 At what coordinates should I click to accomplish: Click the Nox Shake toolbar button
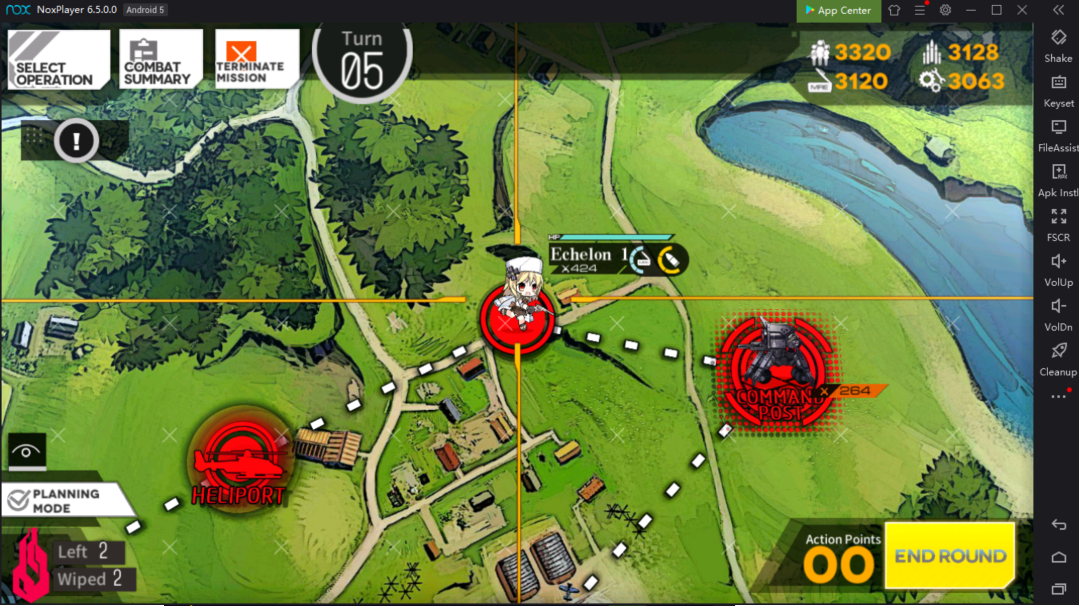point(1058,45)
